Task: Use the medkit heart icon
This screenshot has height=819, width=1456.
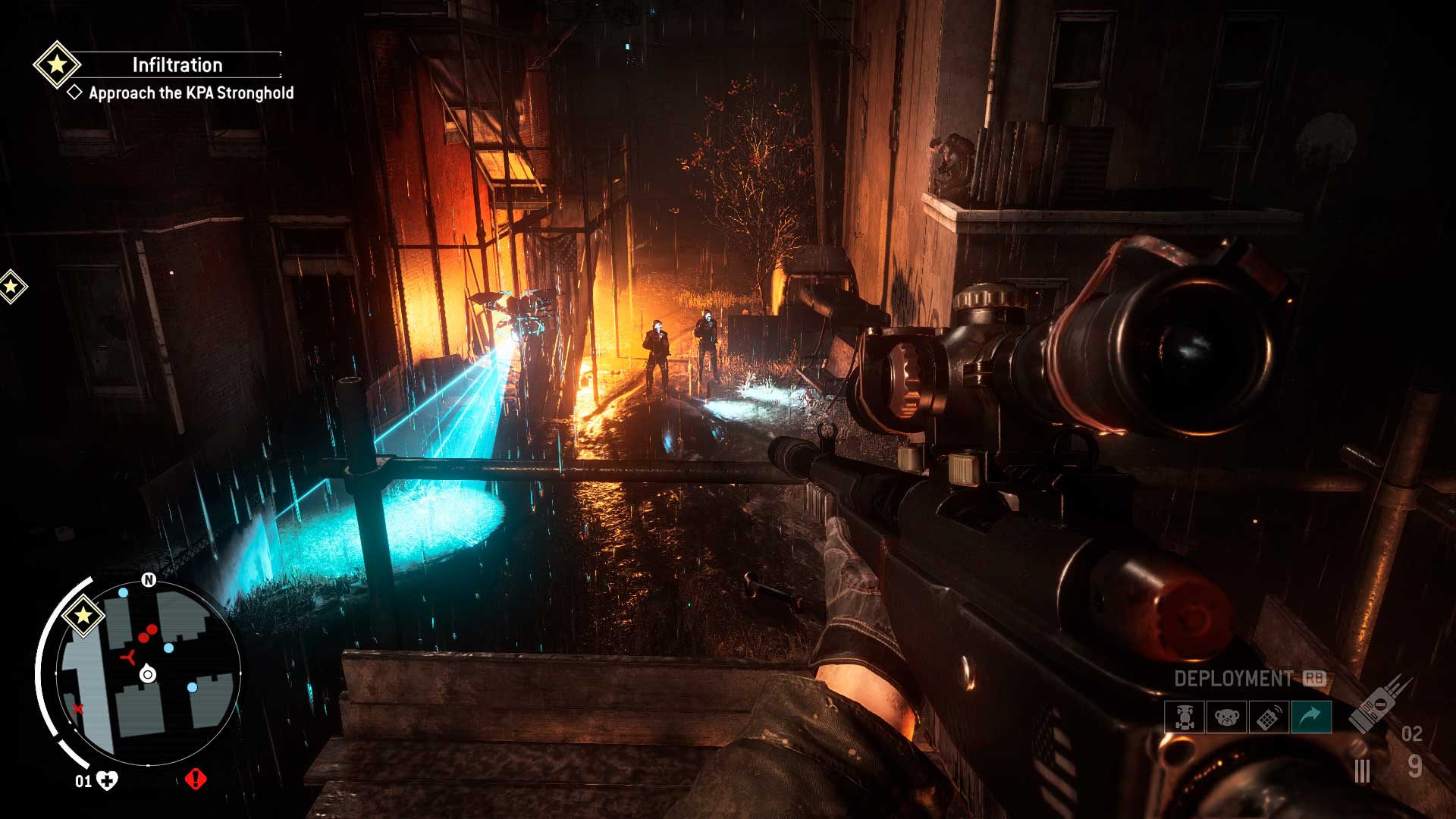Action: pyautogui.click(x=108, y=780)
